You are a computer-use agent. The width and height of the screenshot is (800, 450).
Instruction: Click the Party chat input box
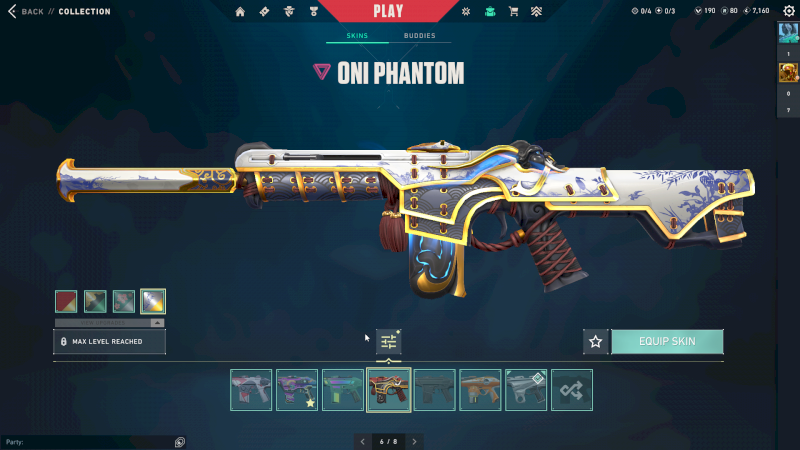click(90, 441)
